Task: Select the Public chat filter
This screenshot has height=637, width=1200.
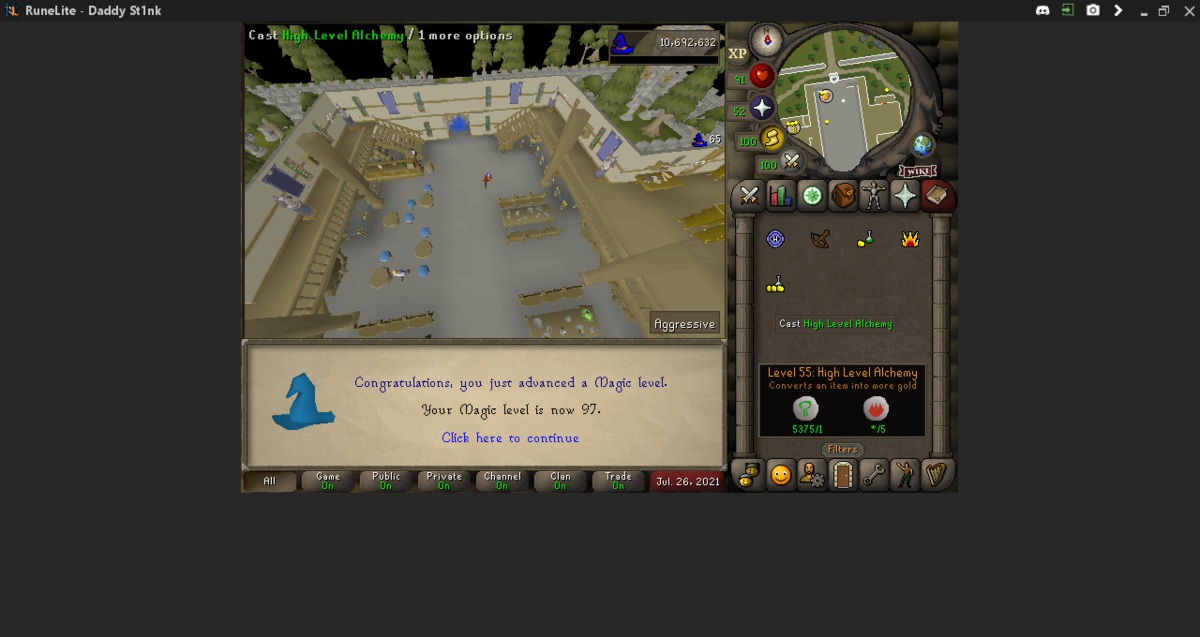Action: [x=386, y=481]
